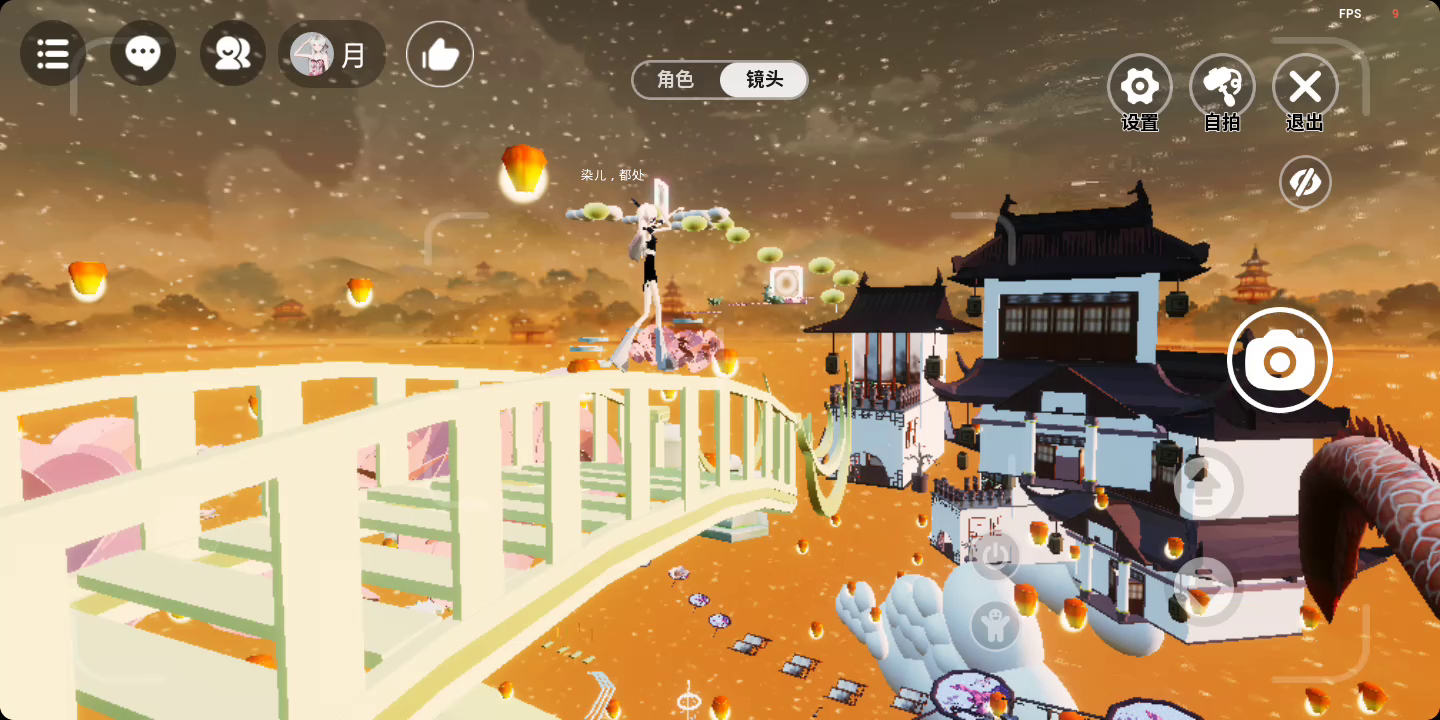The image size is (1440, 720).
Task: Take a photo with the camera shutter
Action: pos(1279,360)
